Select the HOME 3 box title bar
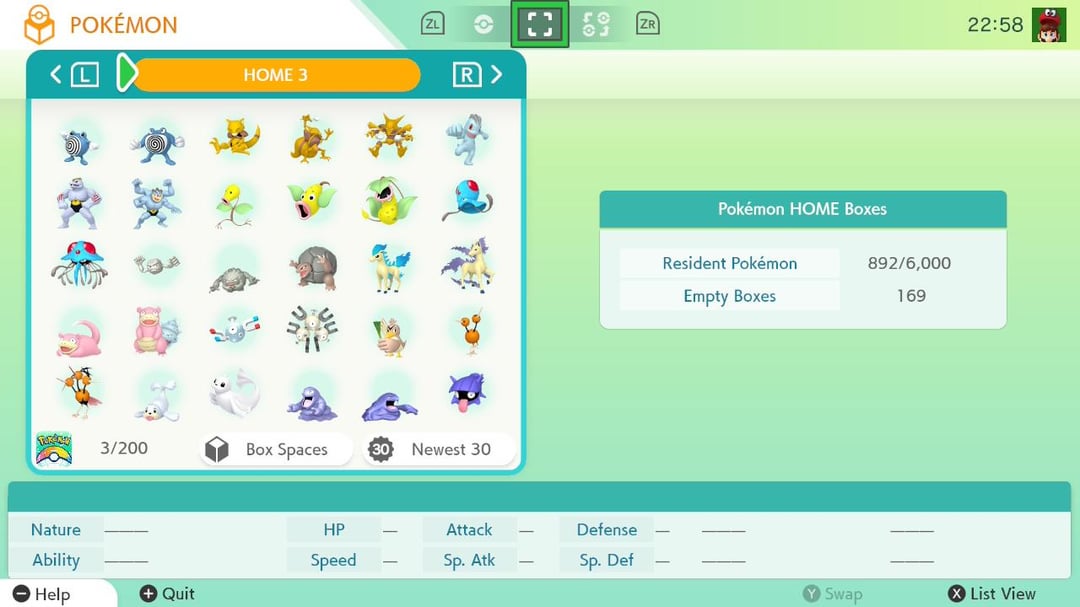Viewport: 1080px width, 607px height. coord(275,75)
